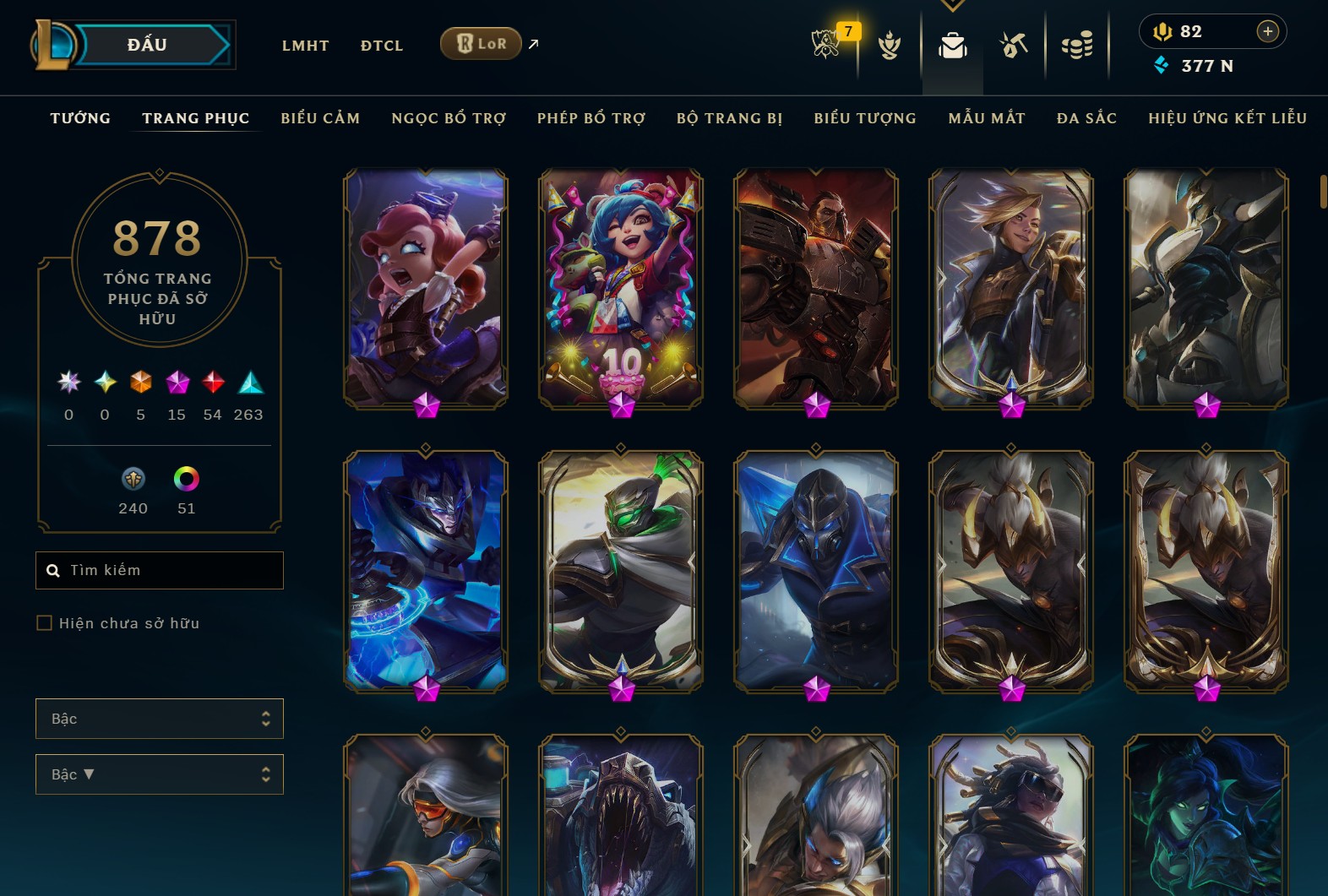Viewport: 1328px width, 896px height.
Task: Open the store coins icon
Action: (x=1077, y=46)
